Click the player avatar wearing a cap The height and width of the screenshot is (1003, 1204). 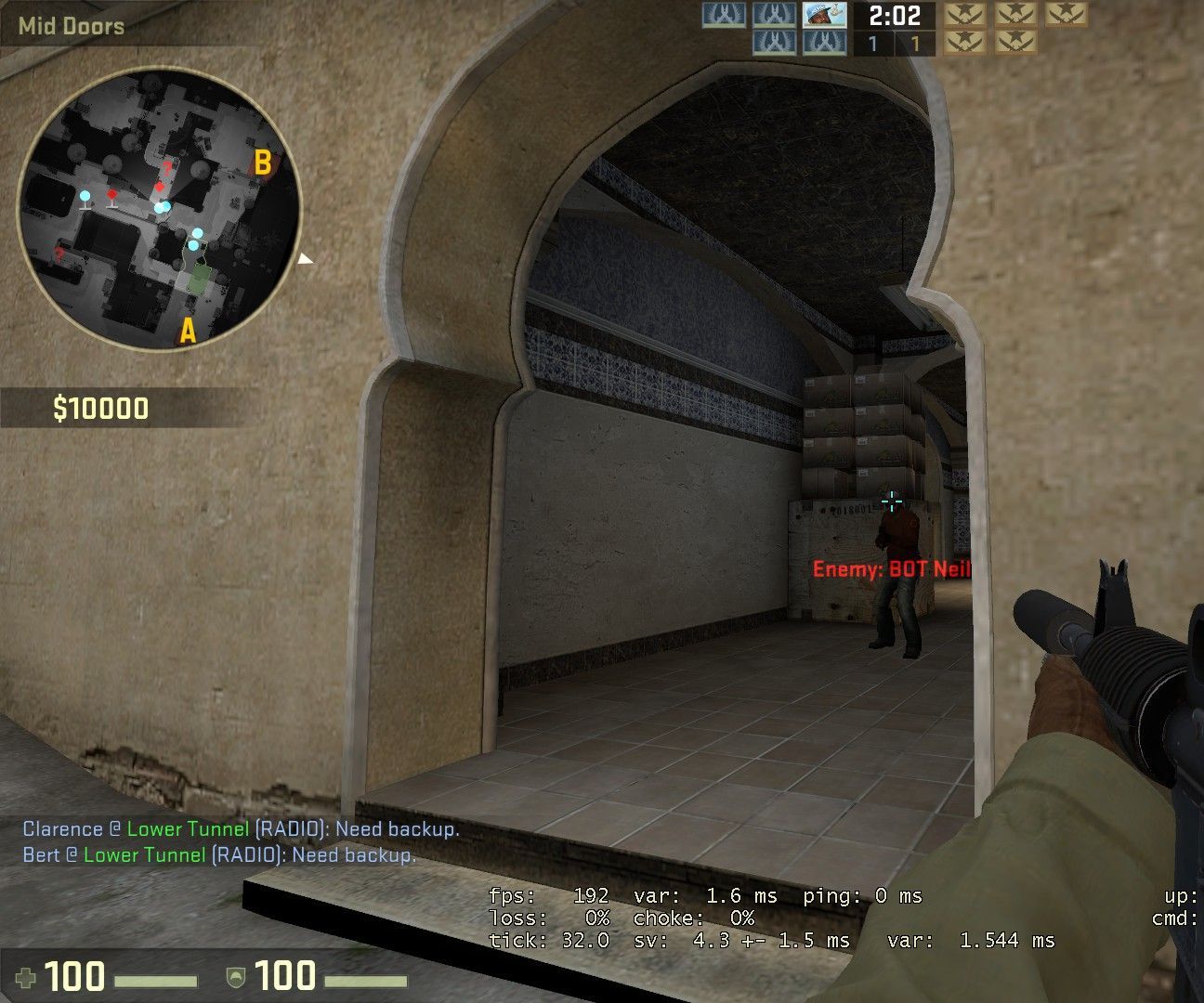(824, 16)
